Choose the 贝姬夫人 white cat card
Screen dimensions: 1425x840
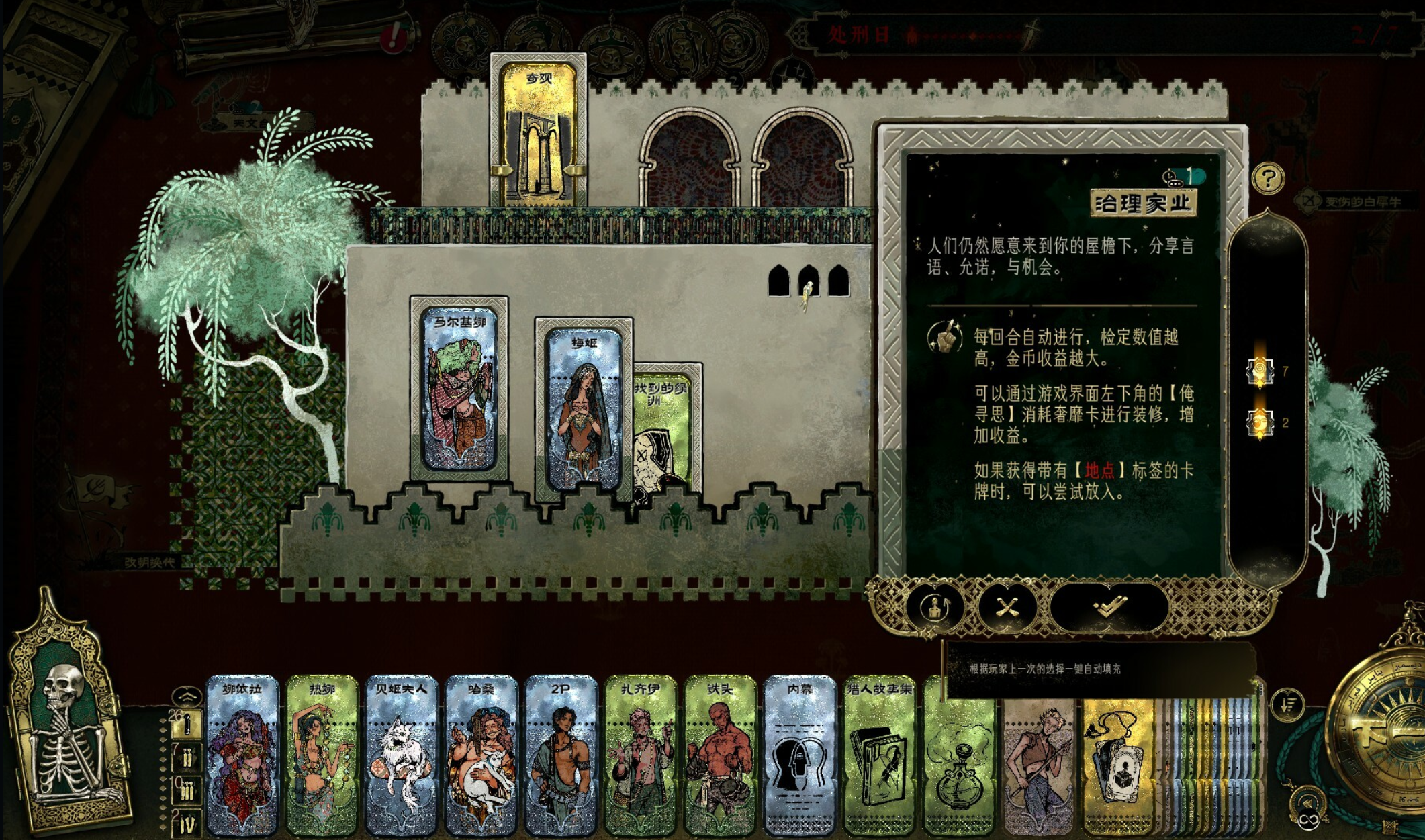tap(402, 755)
